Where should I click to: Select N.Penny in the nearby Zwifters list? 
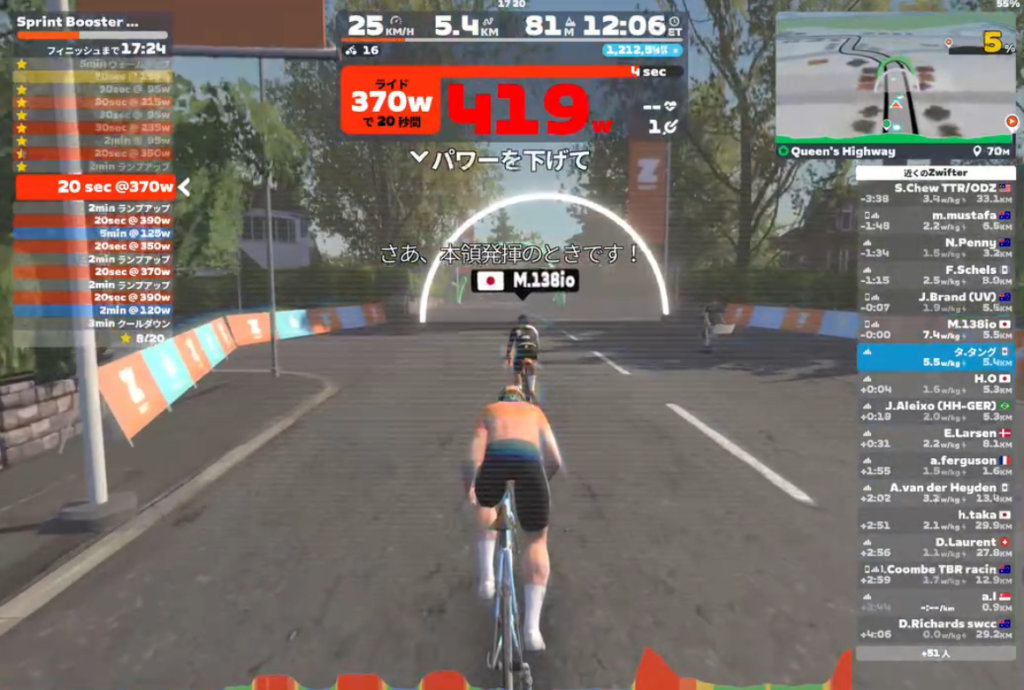click(x=935, y=248)
